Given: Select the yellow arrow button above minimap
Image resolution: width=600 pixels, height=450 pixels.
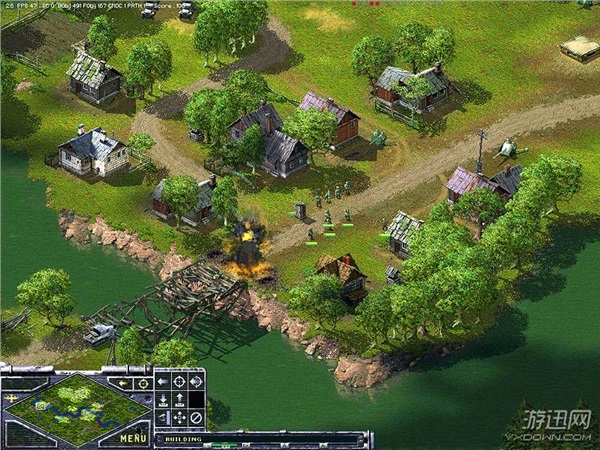Looking at the screenshot, I should pyautogui.click(x=124, y=382).
